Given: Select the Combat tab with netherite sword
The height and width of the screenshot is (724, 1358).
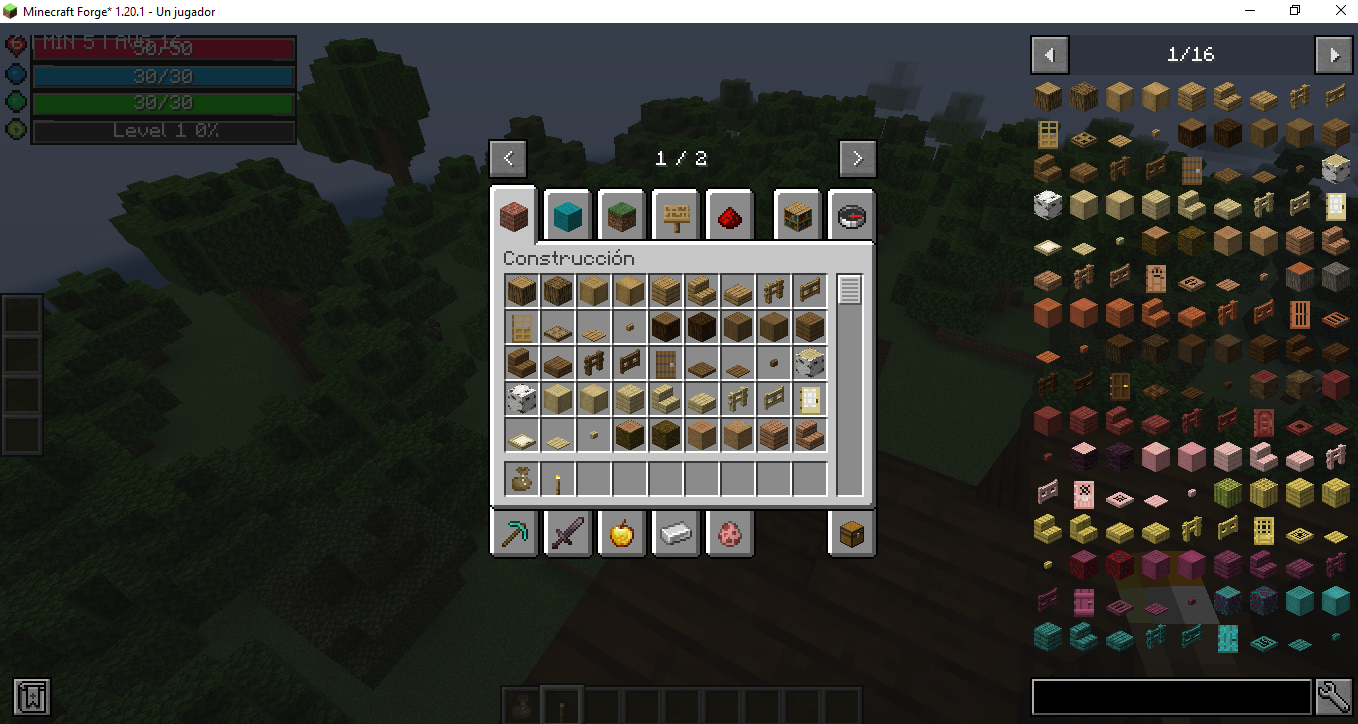Looking at the screenshot, I should coord(567,533).
